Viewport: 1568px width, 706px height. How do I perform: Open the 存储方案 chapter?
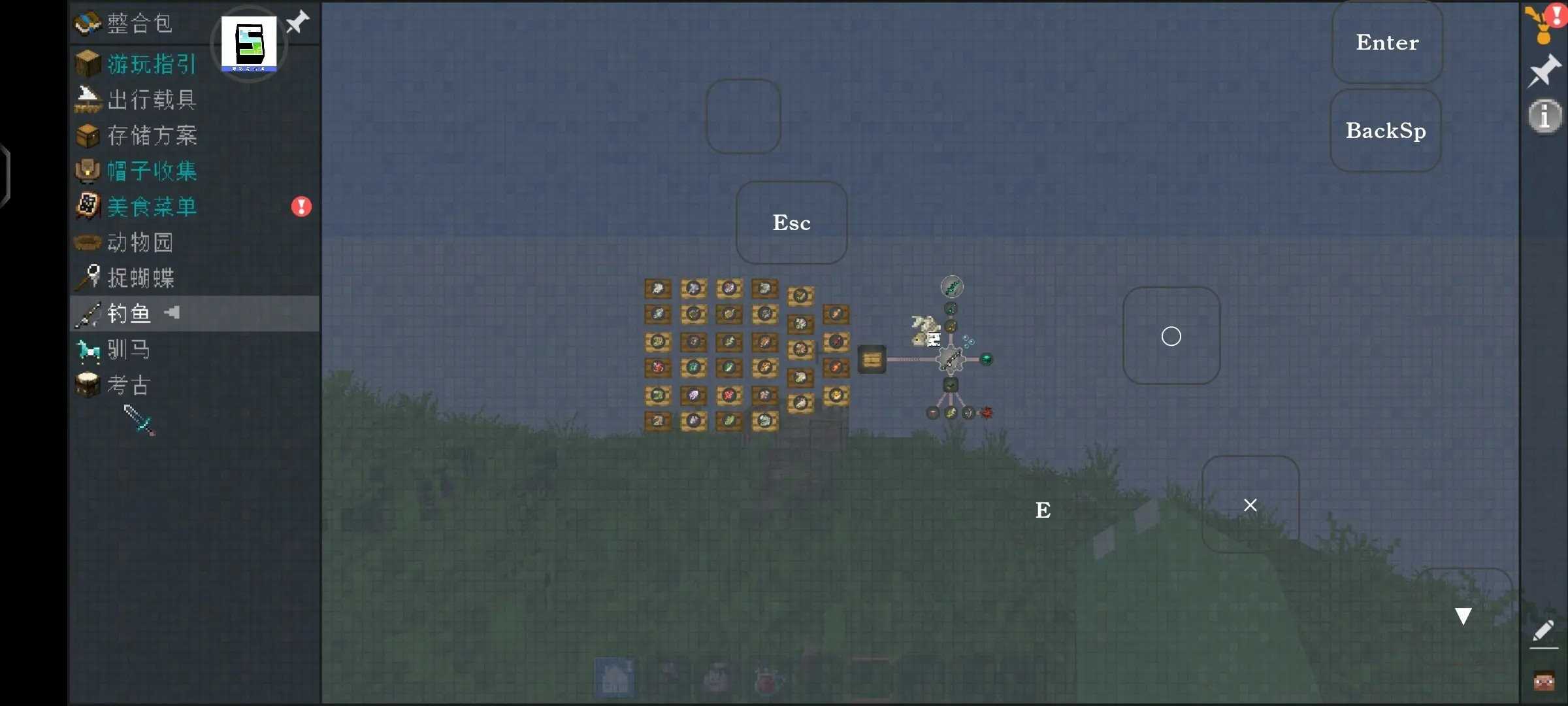coord(152,135)
